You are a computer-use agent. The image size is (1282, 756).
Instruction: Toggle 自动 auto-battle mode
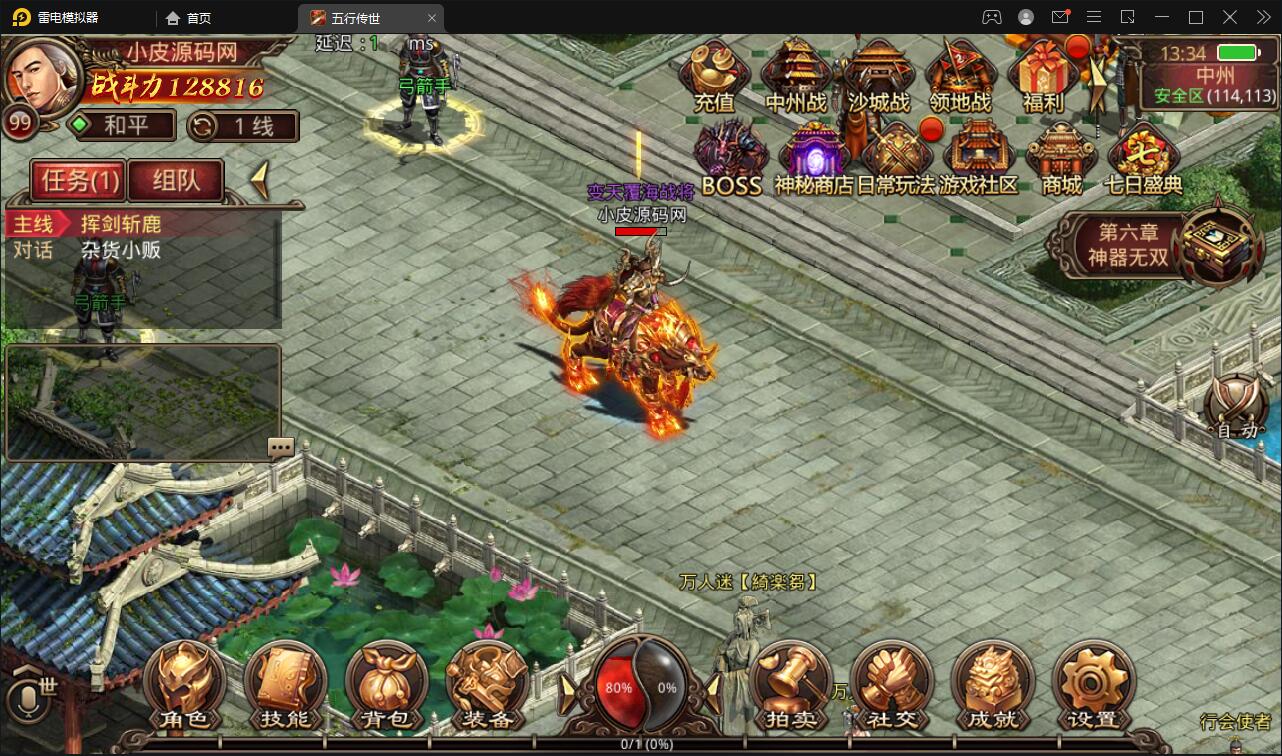1236,407
